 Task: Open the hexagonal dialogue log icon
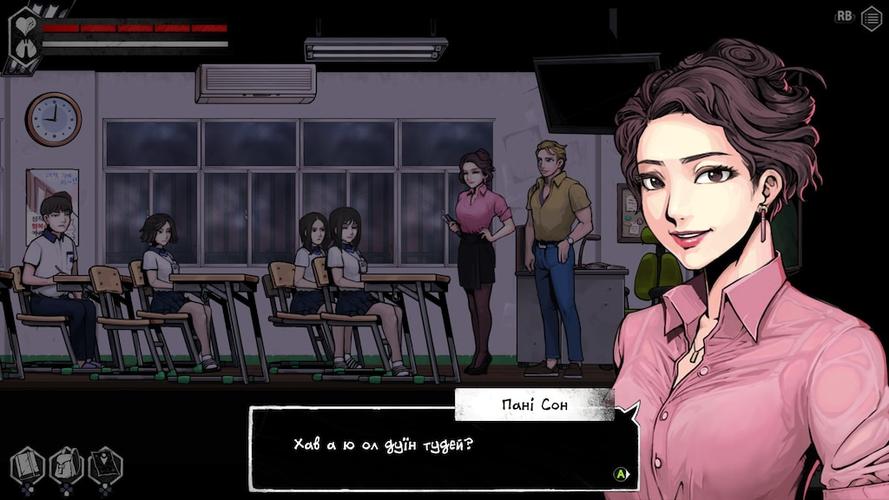point(871,18)
